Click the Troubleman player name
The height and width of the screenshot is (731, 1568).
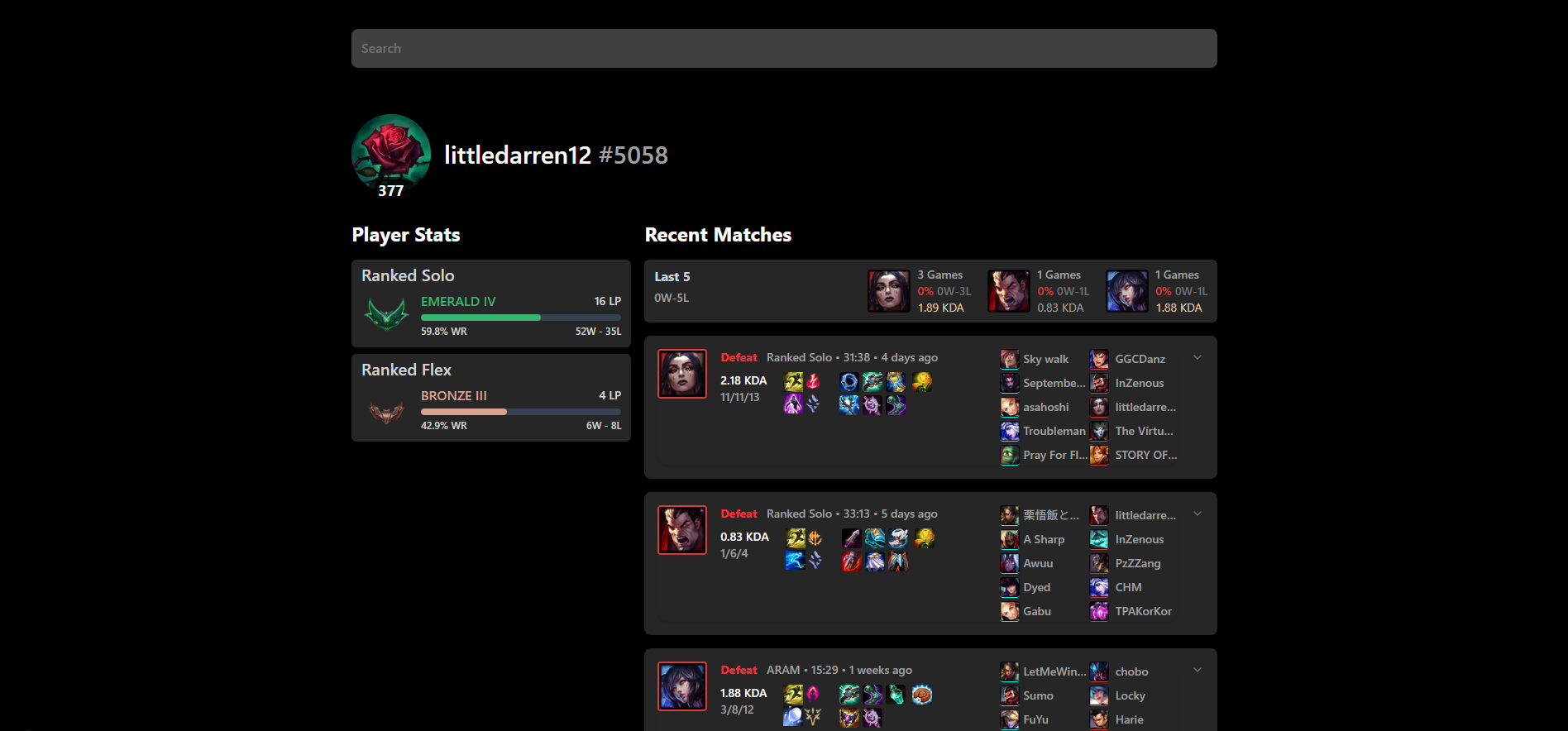click(1054, 430)
